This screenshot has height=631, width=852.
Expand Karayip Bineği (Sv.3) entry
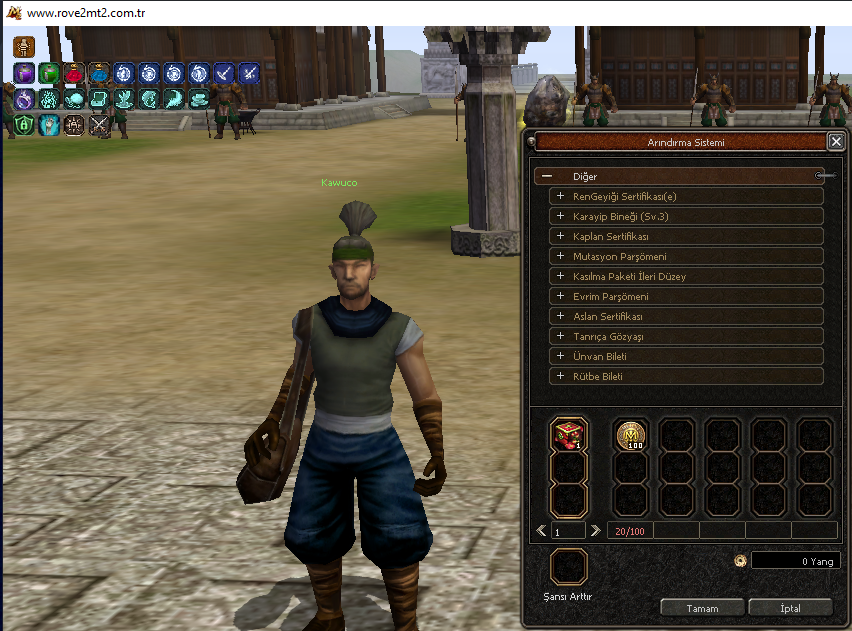(560, 216)
